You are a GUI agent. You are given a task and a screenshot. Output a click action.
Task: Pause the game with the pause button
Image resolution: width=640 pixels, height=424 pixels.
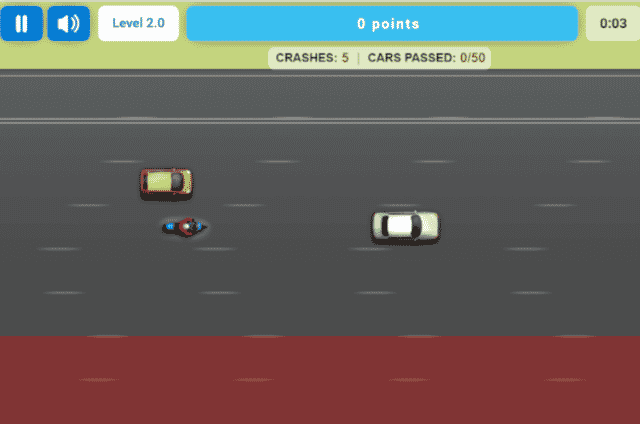22,23
